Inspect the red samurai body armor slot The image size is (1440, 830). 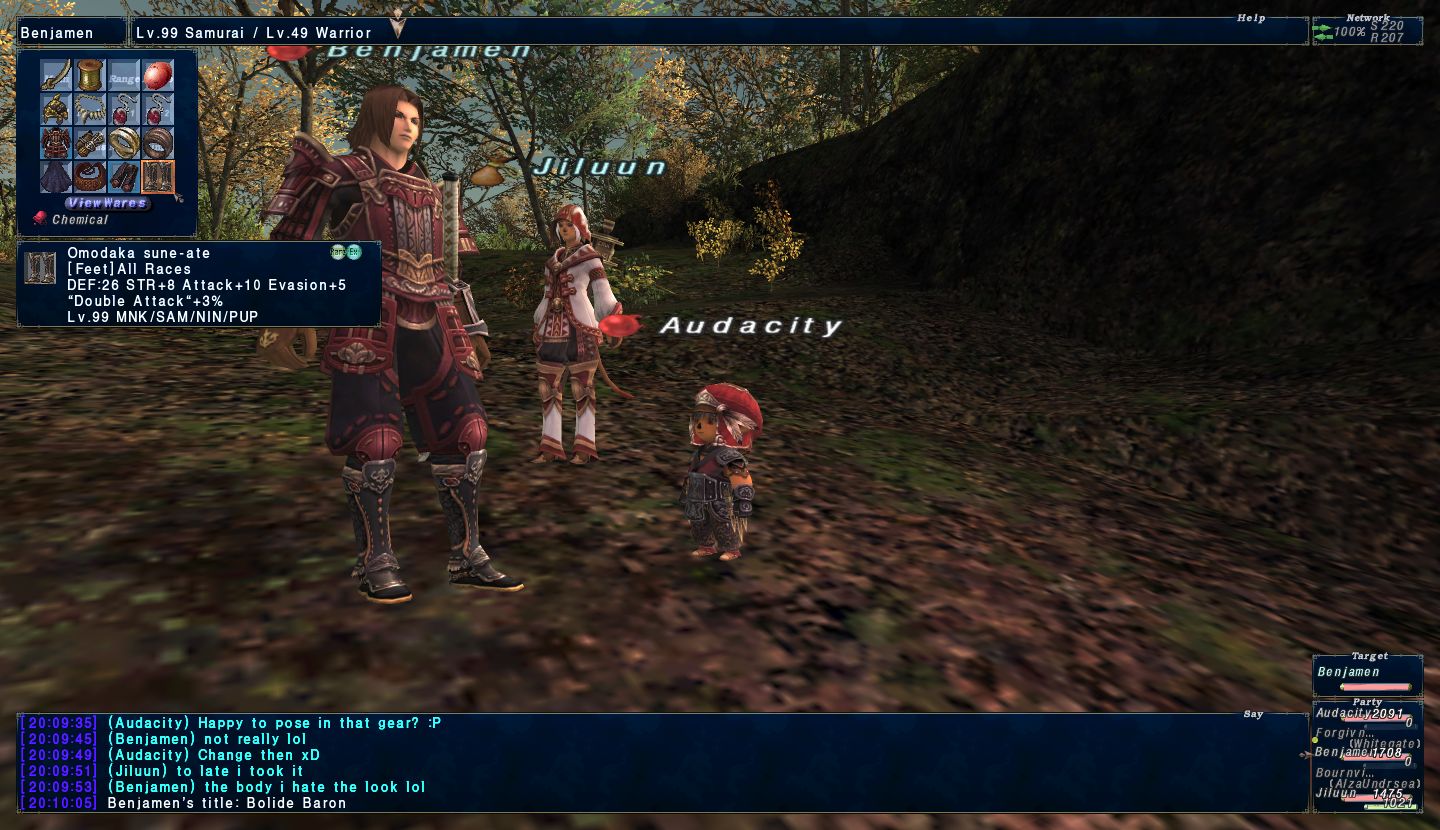coord(56,143)
